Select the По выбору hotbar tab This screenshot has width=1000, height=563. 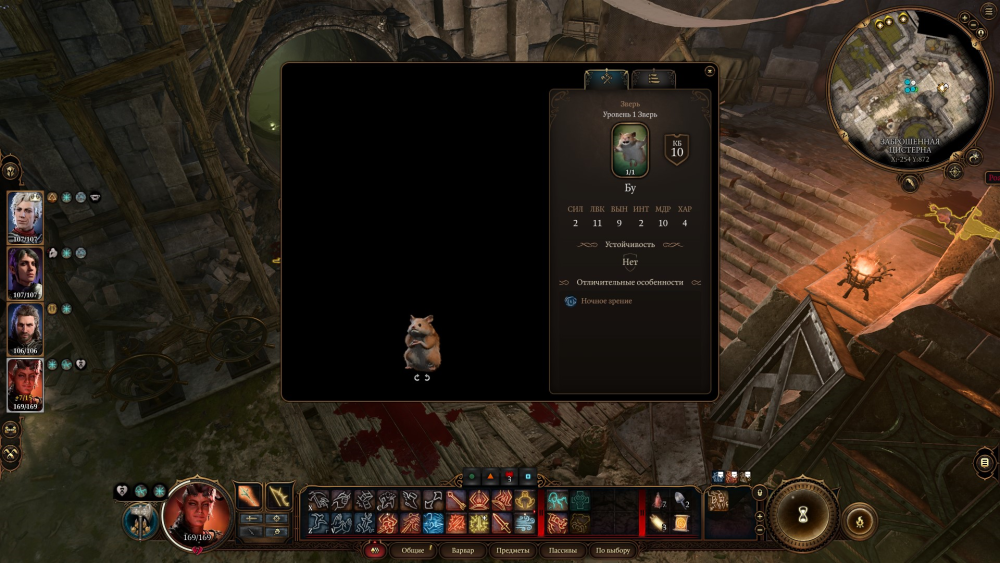[x=613, y=551]
